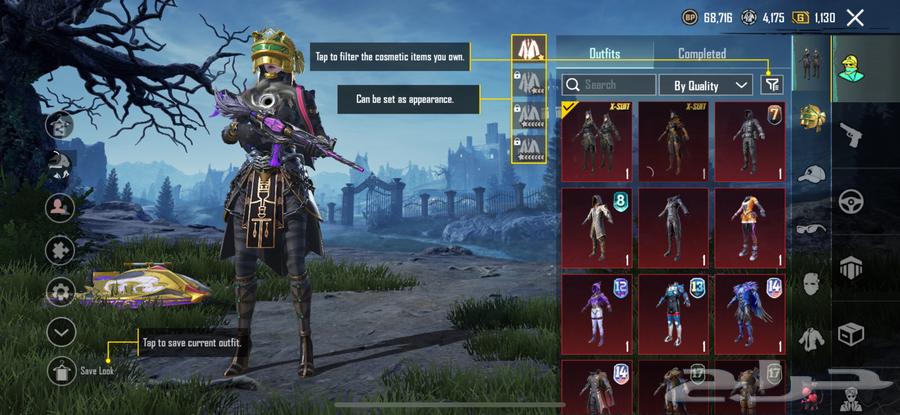This screenshot has width=900, height=415.
Task: Toggle the owned cosmetics filter icon
Action: coord(771,85)
